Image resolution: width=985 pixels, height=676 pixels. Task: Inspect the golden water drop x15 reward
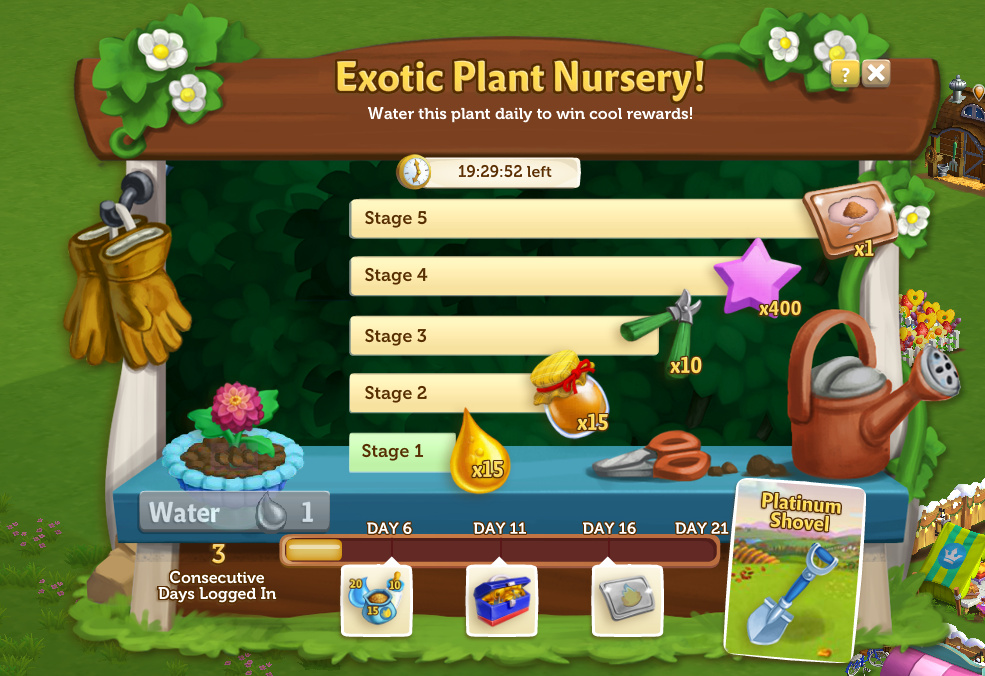pos(478,455)
